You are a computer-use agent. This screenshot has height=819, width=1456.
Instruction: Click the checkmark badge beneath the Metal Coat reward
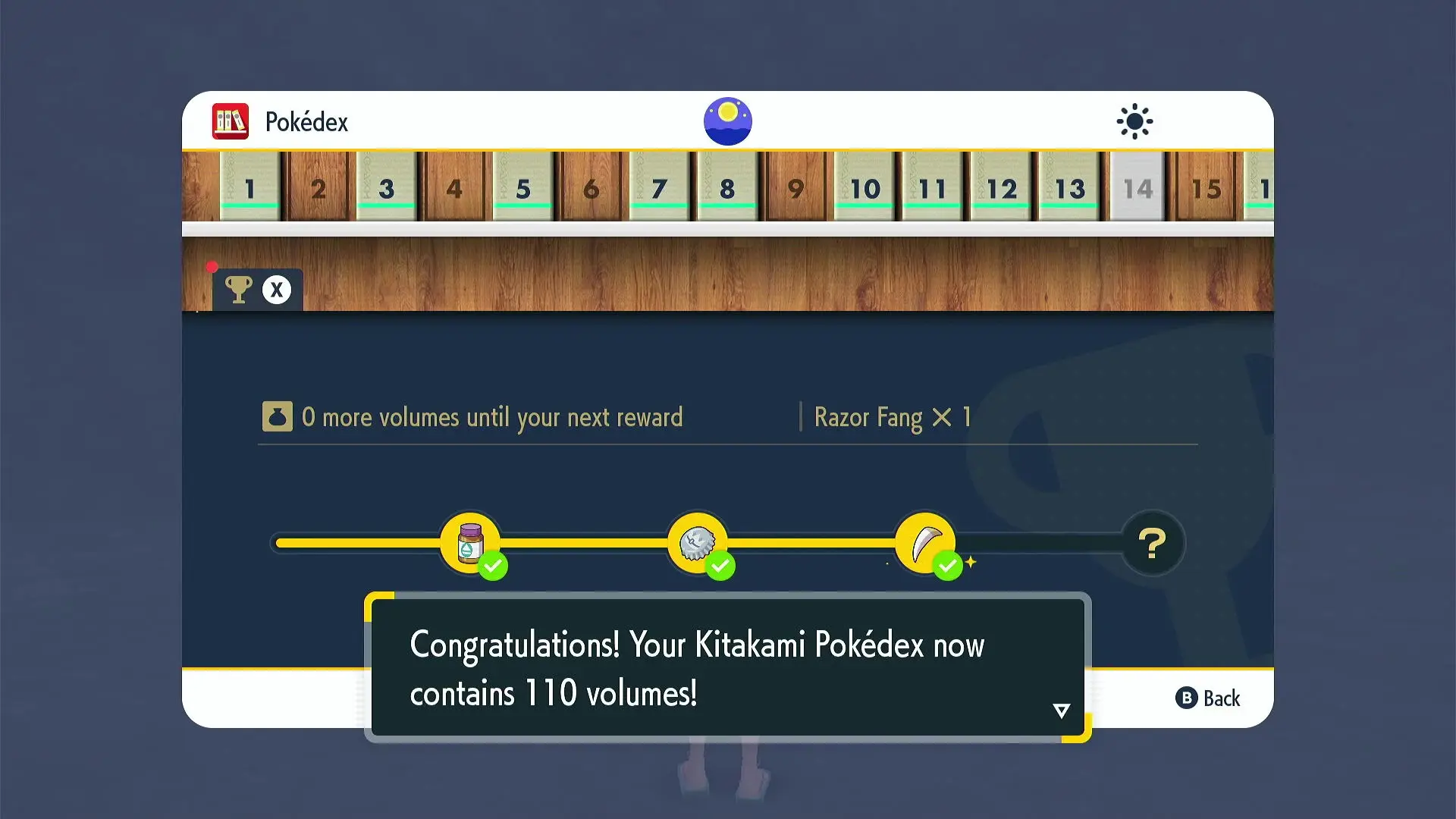(720, 565)
